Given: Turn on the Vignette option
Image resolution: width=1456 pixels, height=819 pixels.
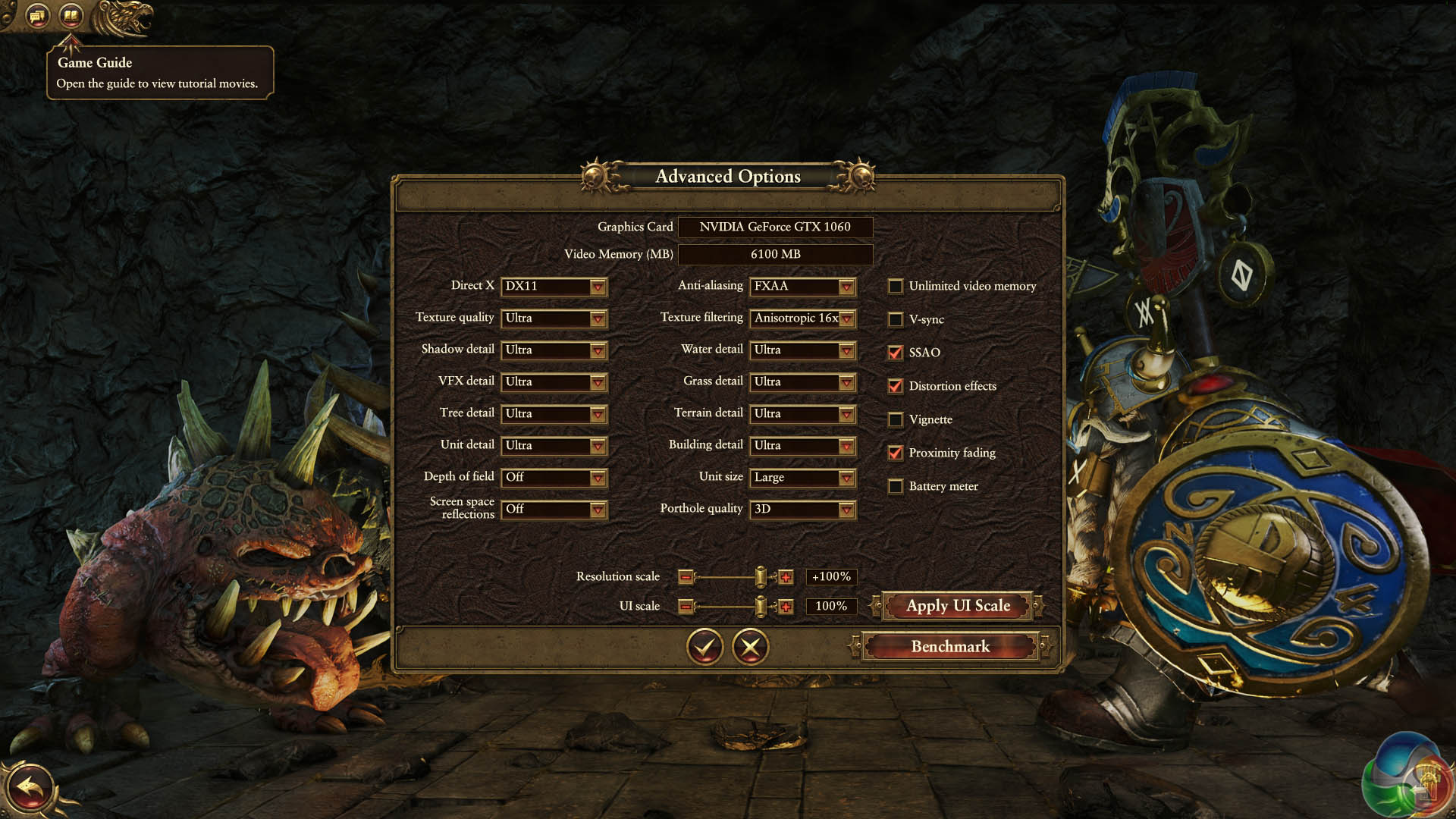Looking at the screenshot, I should 896,419.
